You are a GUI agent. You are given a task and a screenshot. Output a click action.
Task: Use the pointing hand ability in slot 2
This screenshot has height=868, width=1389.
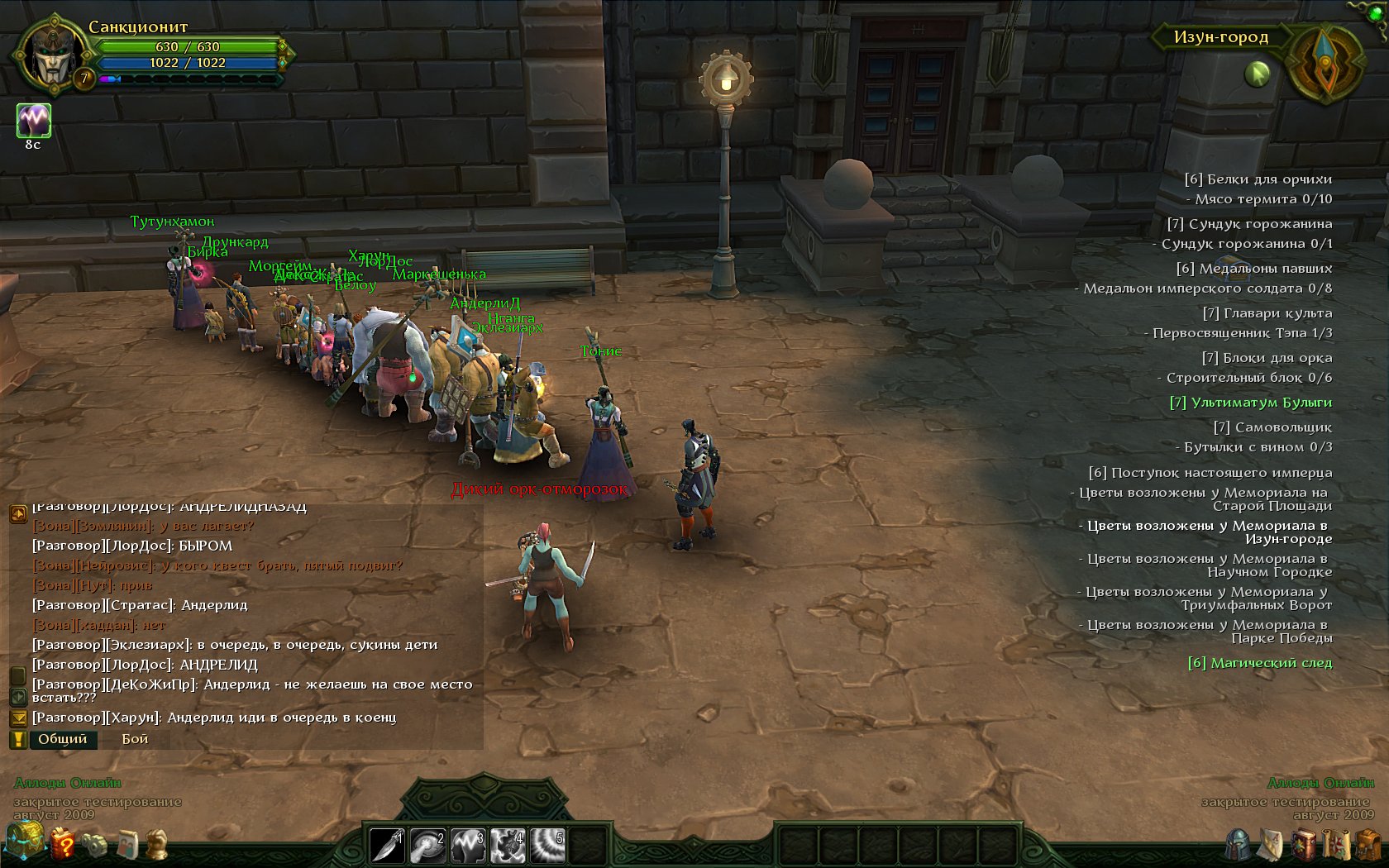(x=427, y=846)
